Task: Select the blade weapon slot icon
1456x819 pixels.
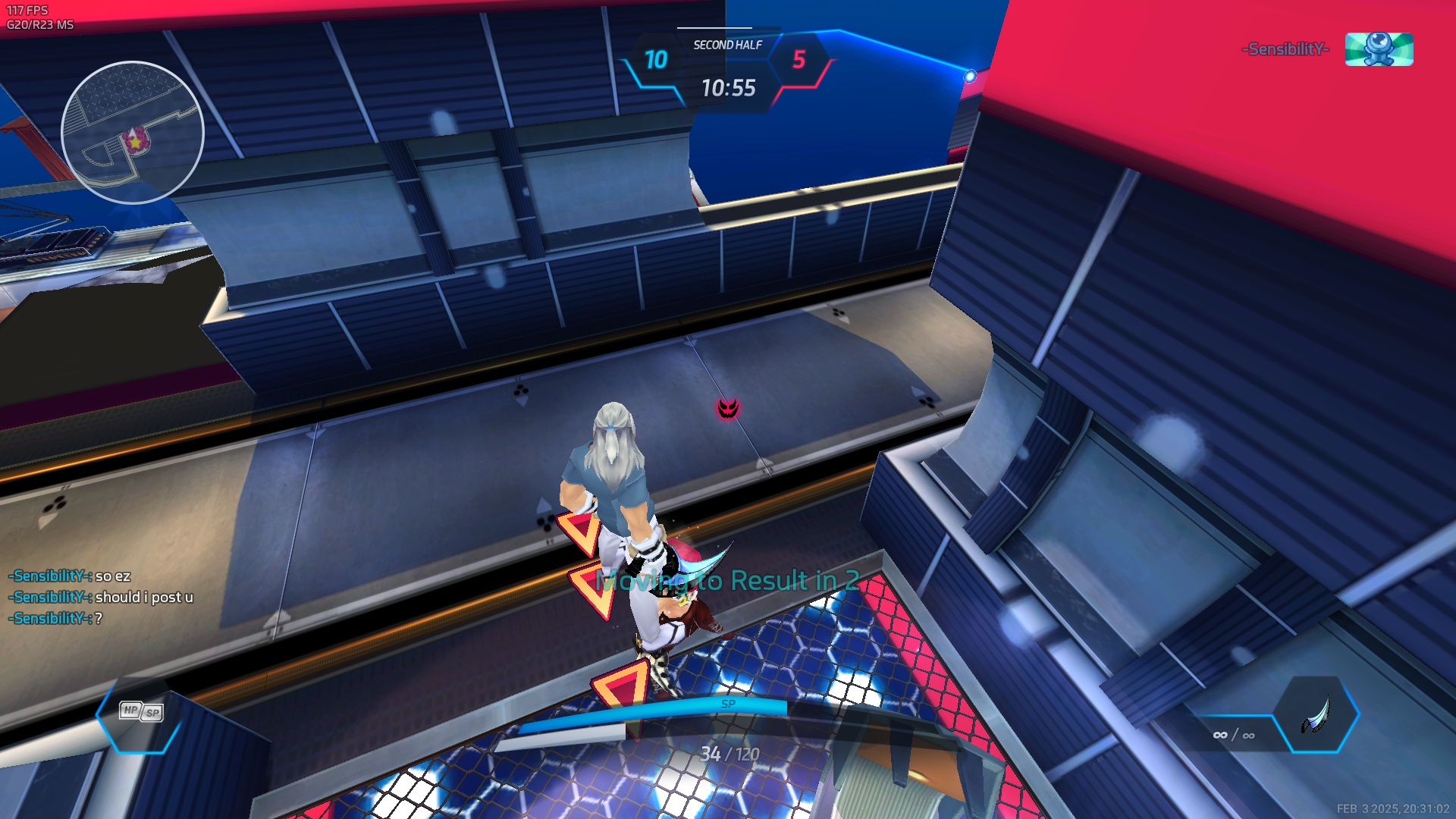Action: pyautogui.click(x=1316, y=715)
